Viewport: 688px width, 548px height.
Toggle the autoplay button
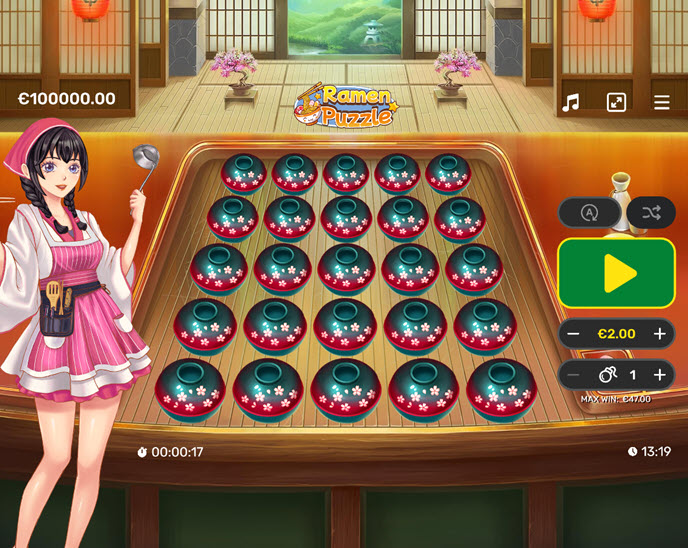coord(588,212)
